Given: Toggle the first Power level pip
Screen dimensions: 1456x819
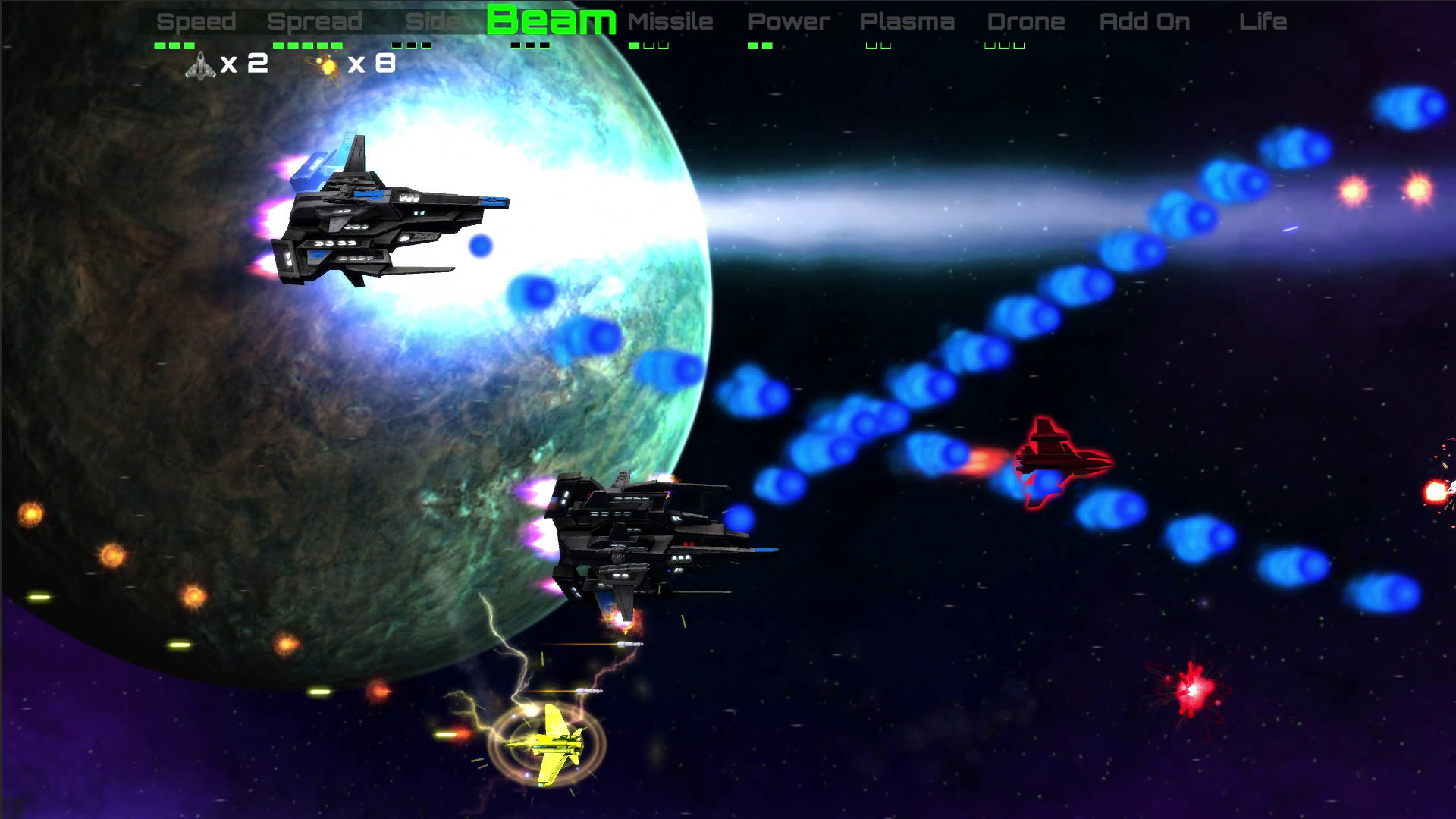Looking at the screenshot, I should tap(754, 45).
